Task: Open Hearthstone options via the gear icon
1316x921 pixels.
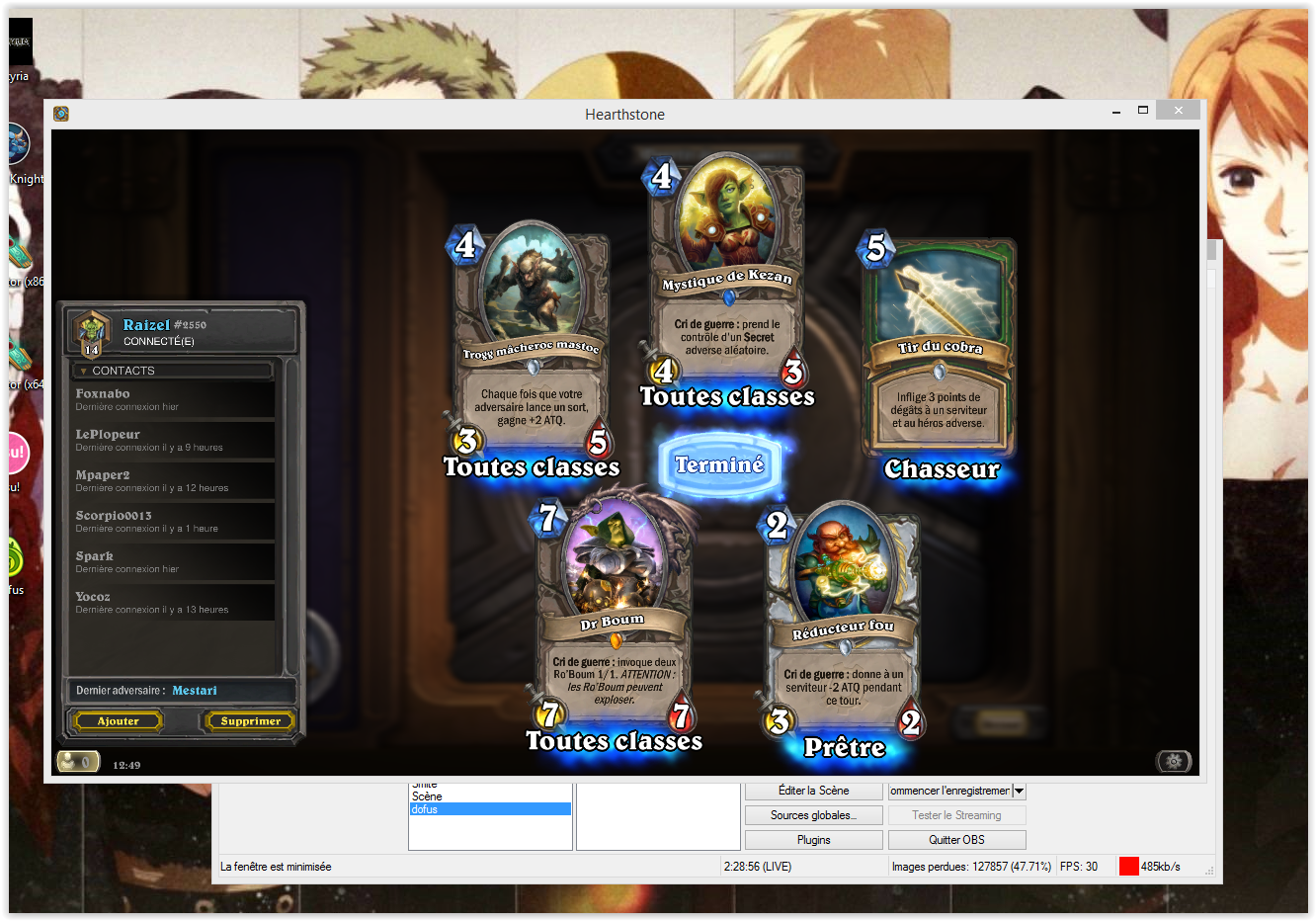Action: pyautogui.click(x=1173, y=761)
